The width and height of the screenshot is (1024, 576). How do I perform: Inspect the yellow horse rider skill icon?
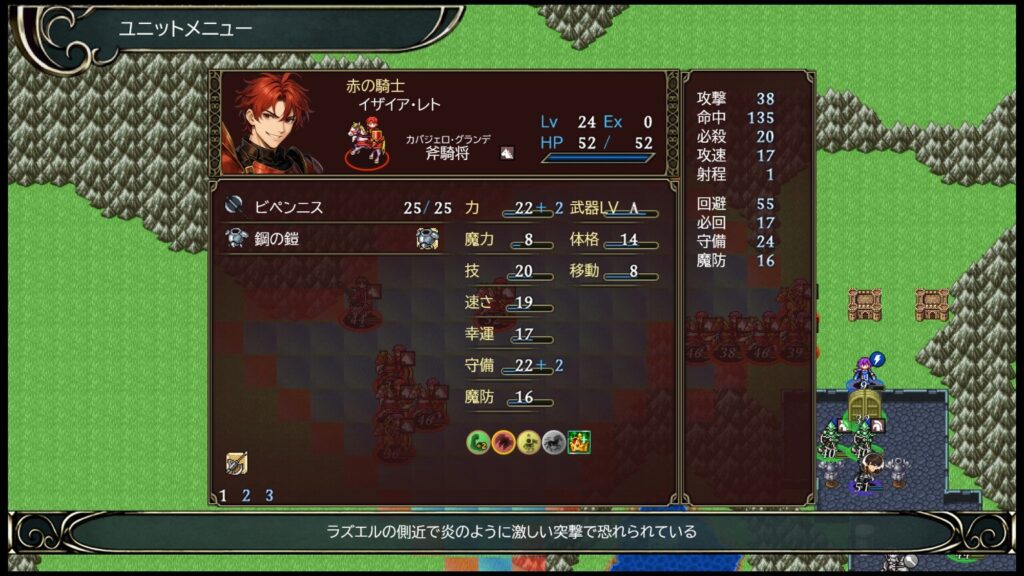pos(529,441)
